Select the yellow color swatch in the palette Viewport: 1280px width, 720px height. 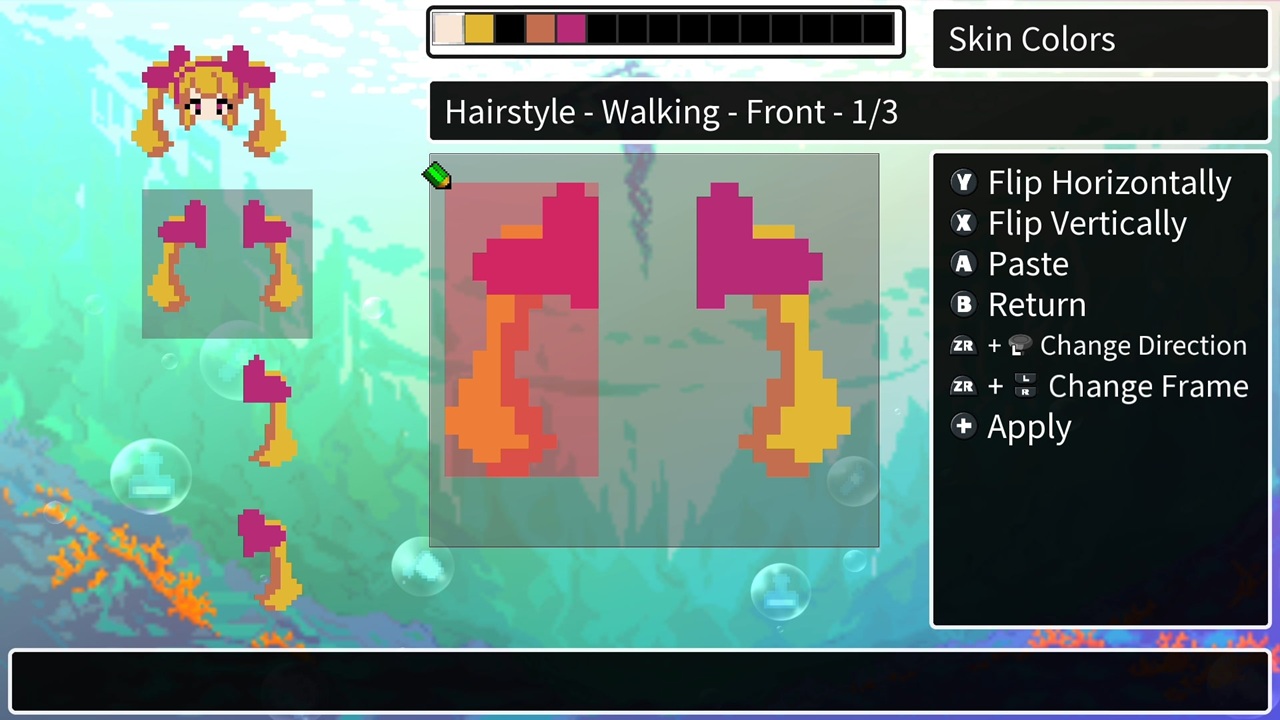(479, 30)
